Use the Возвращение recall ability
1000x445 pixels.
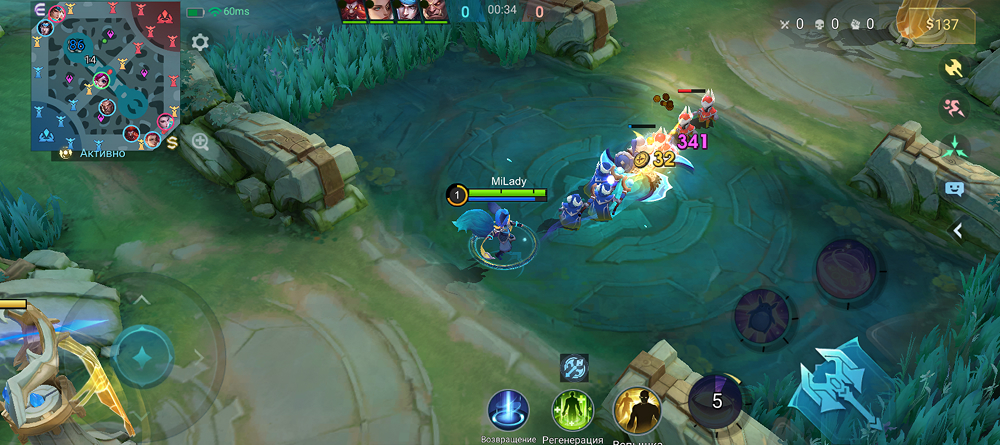pyautogui.click(x=508, y=411)
